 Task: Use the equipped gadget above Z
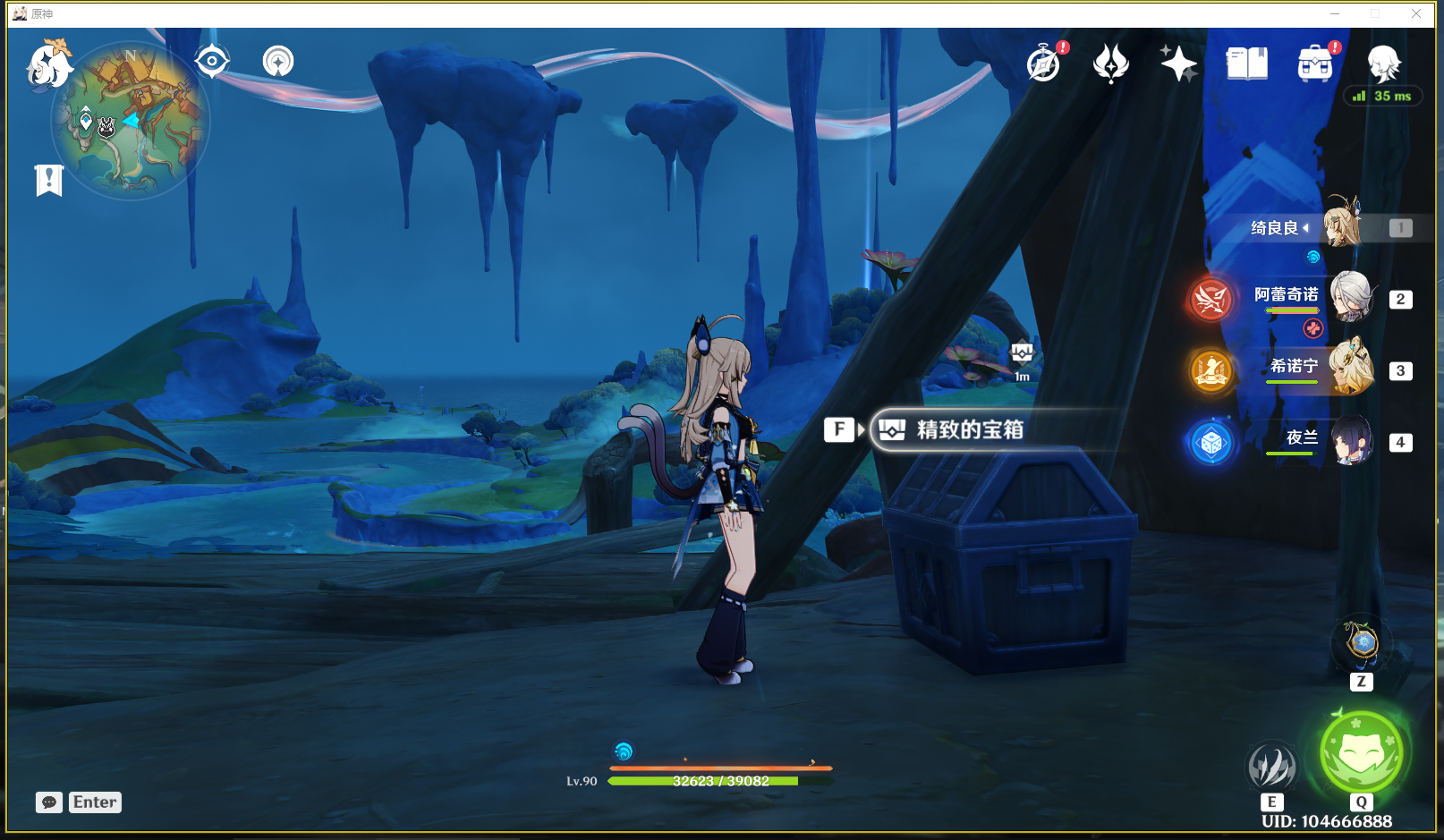click(1362, 642)
